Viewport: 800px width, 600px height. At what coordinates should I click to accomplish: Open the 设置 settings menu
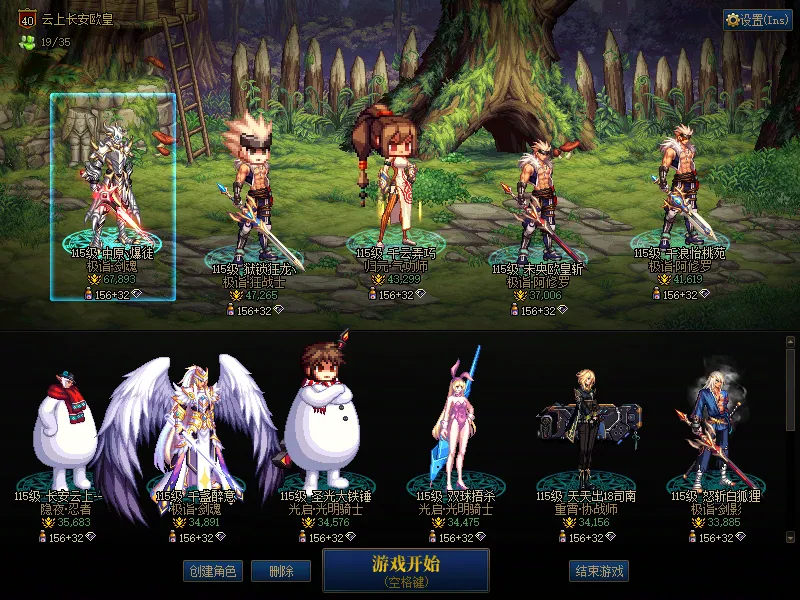[x=757, y=20]
